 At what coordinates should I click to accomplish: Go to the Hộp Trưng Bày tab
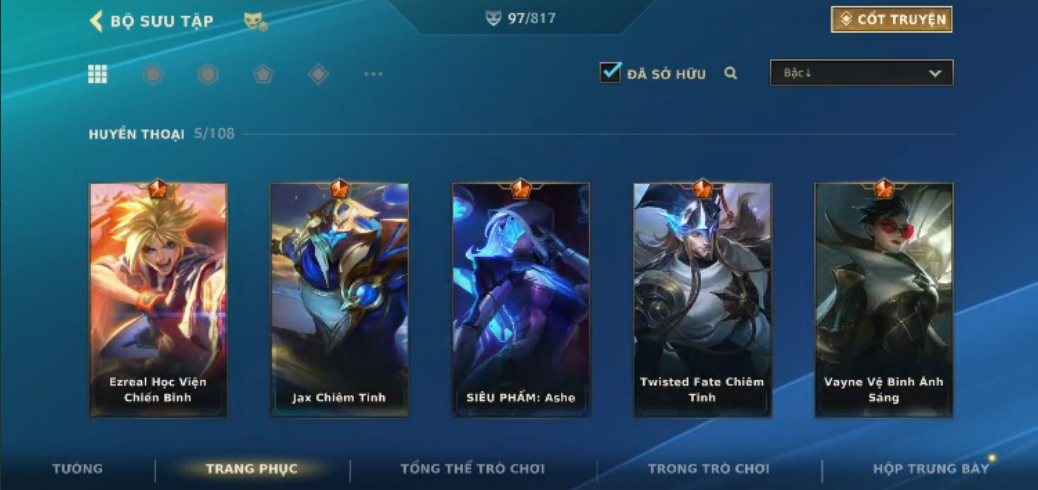pyautogui.click(x=930, y=468)
